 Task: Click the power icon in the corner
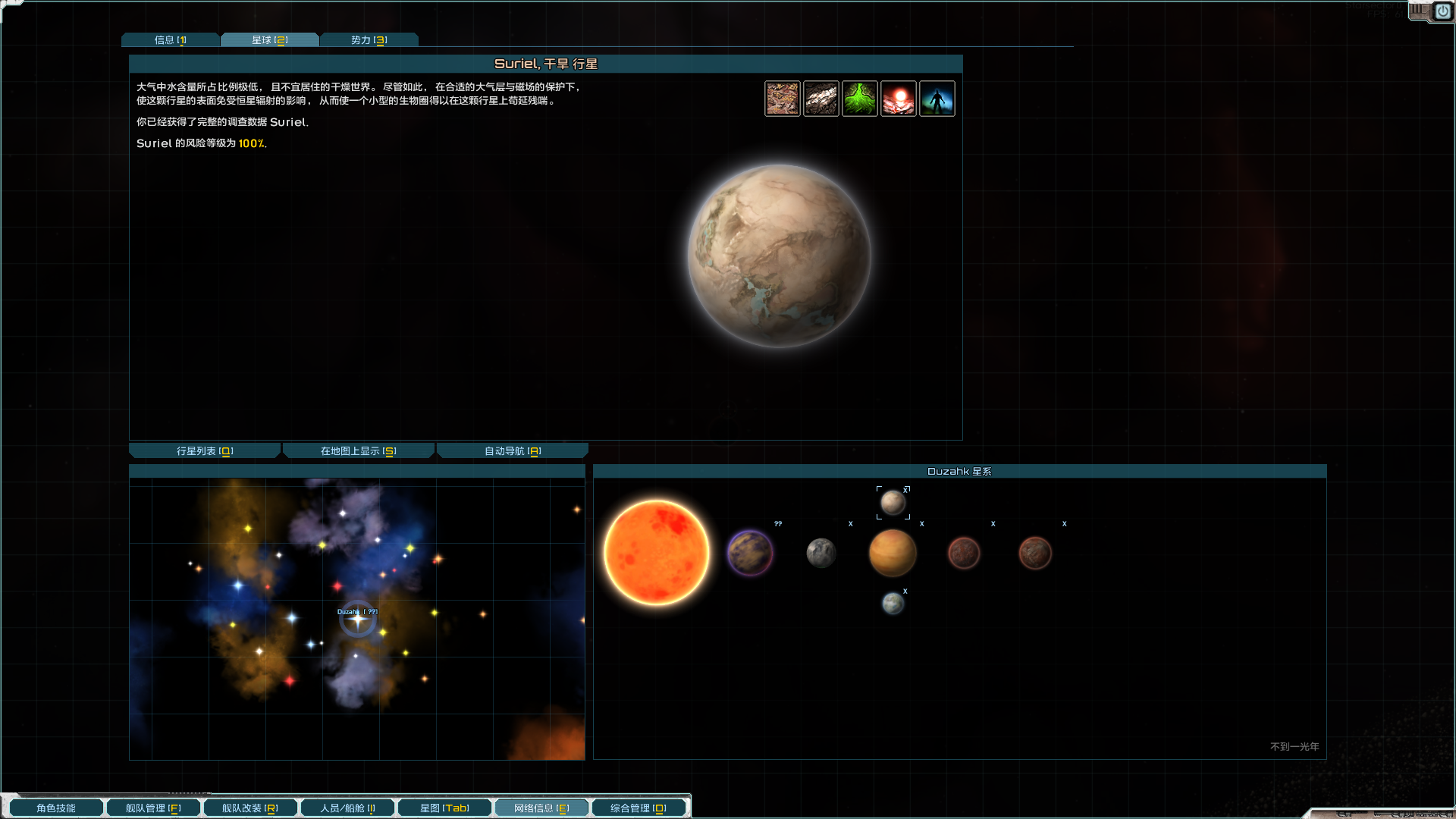point(1442,11)
